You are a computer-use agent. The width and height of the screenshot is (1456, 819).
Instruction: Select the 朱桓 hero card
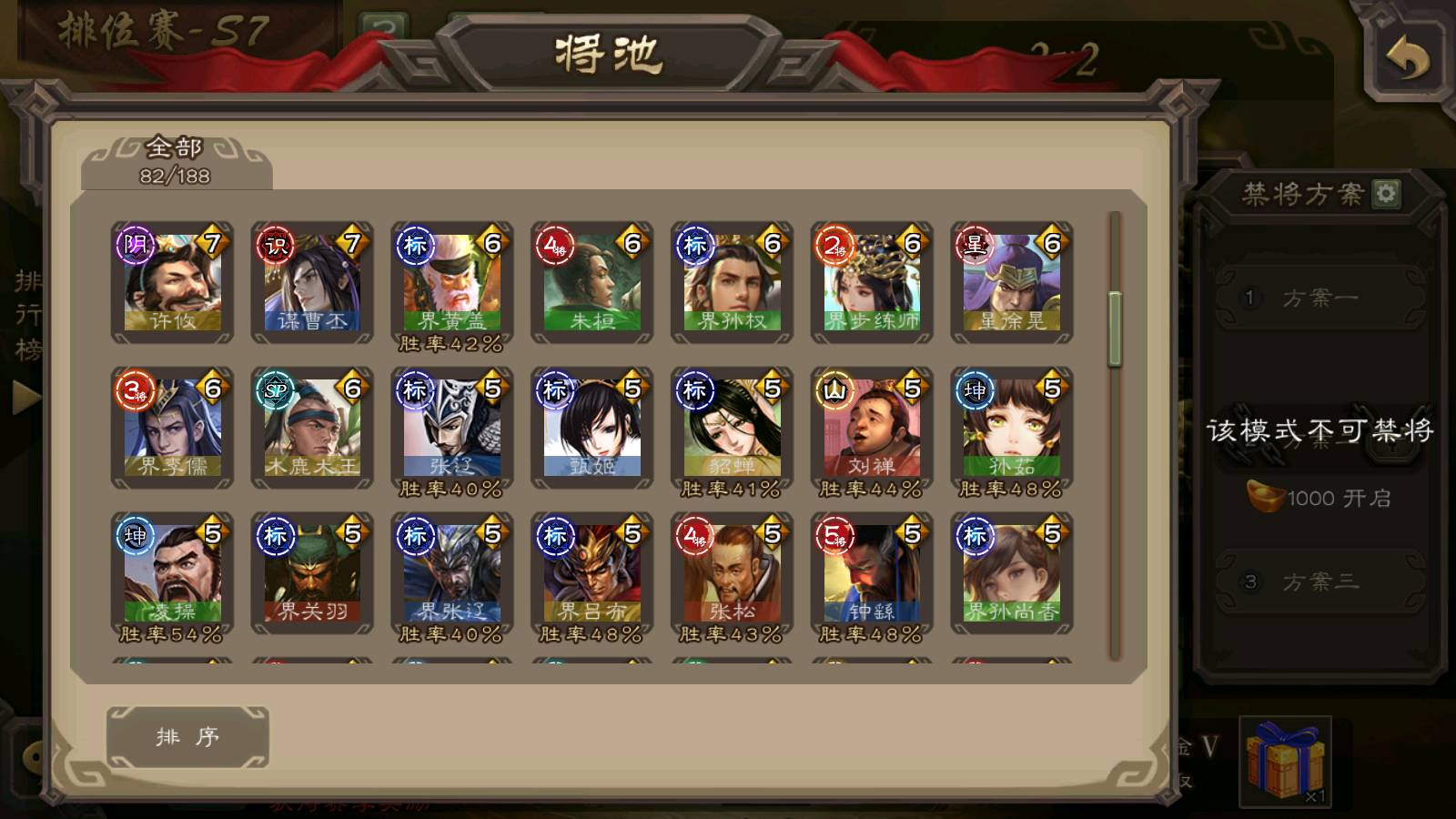592,283
